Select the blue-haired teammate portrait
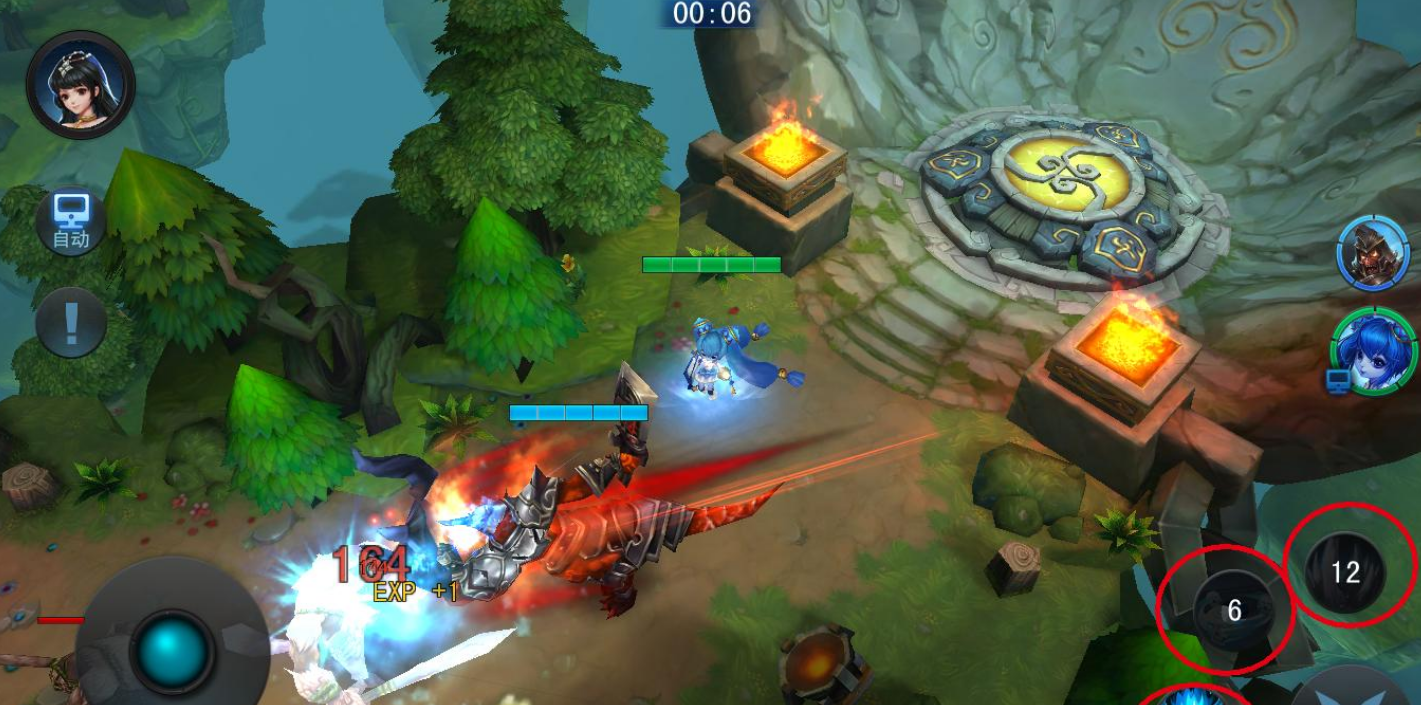This screenshot has height=705, width=1421. [1376, 350]
